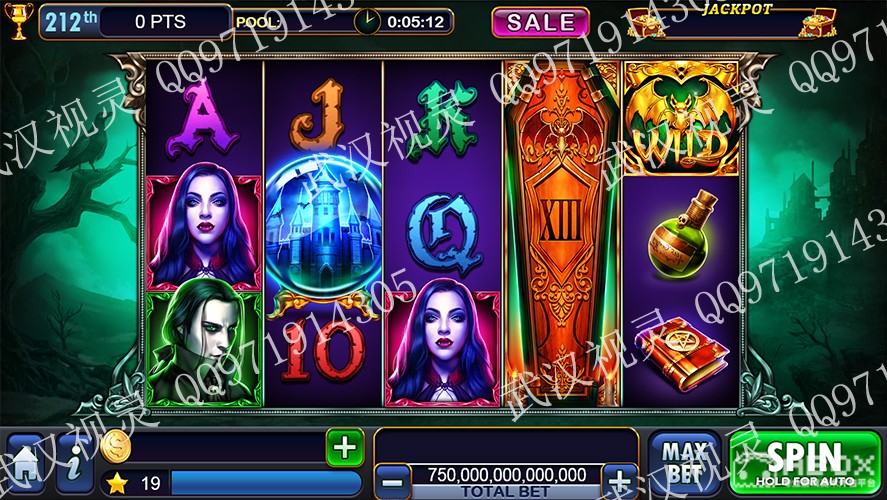The height and width of the screenshot is (500, 887).
Task: View the tournament trophy ranking
Action: pyautogui.click(x=18, y=20)
